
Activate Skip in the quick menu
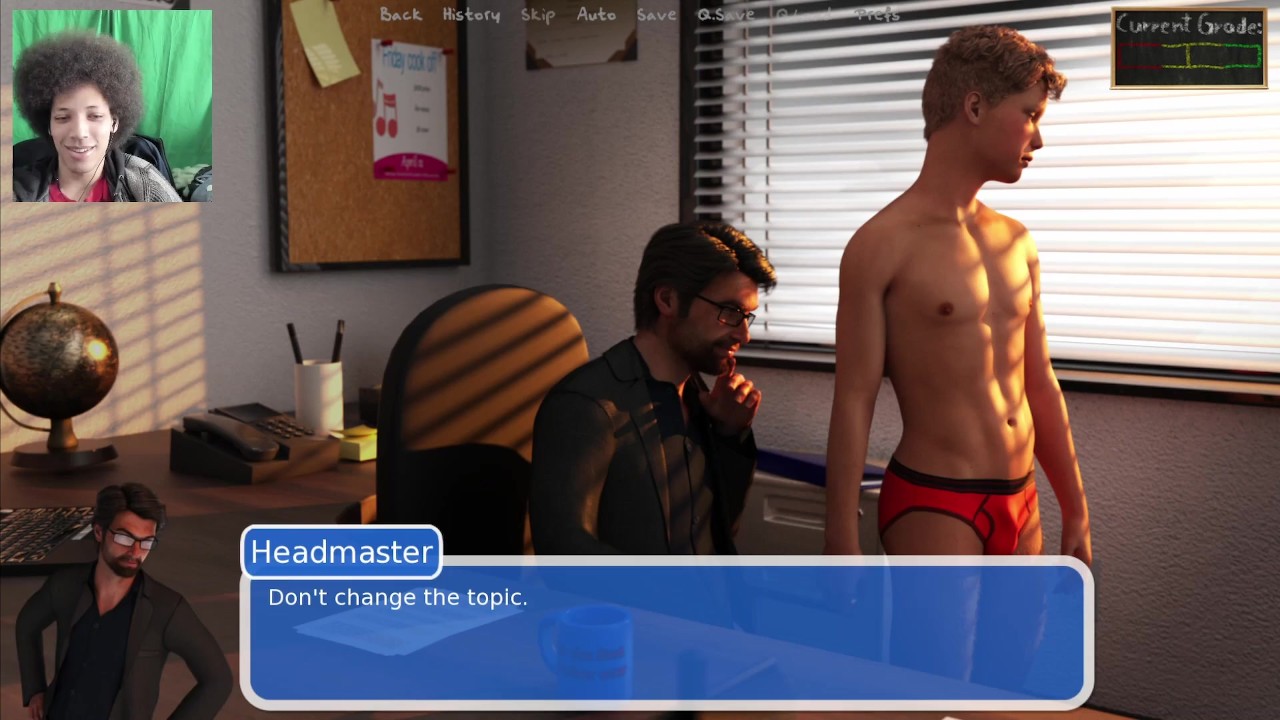pos(538,15)
